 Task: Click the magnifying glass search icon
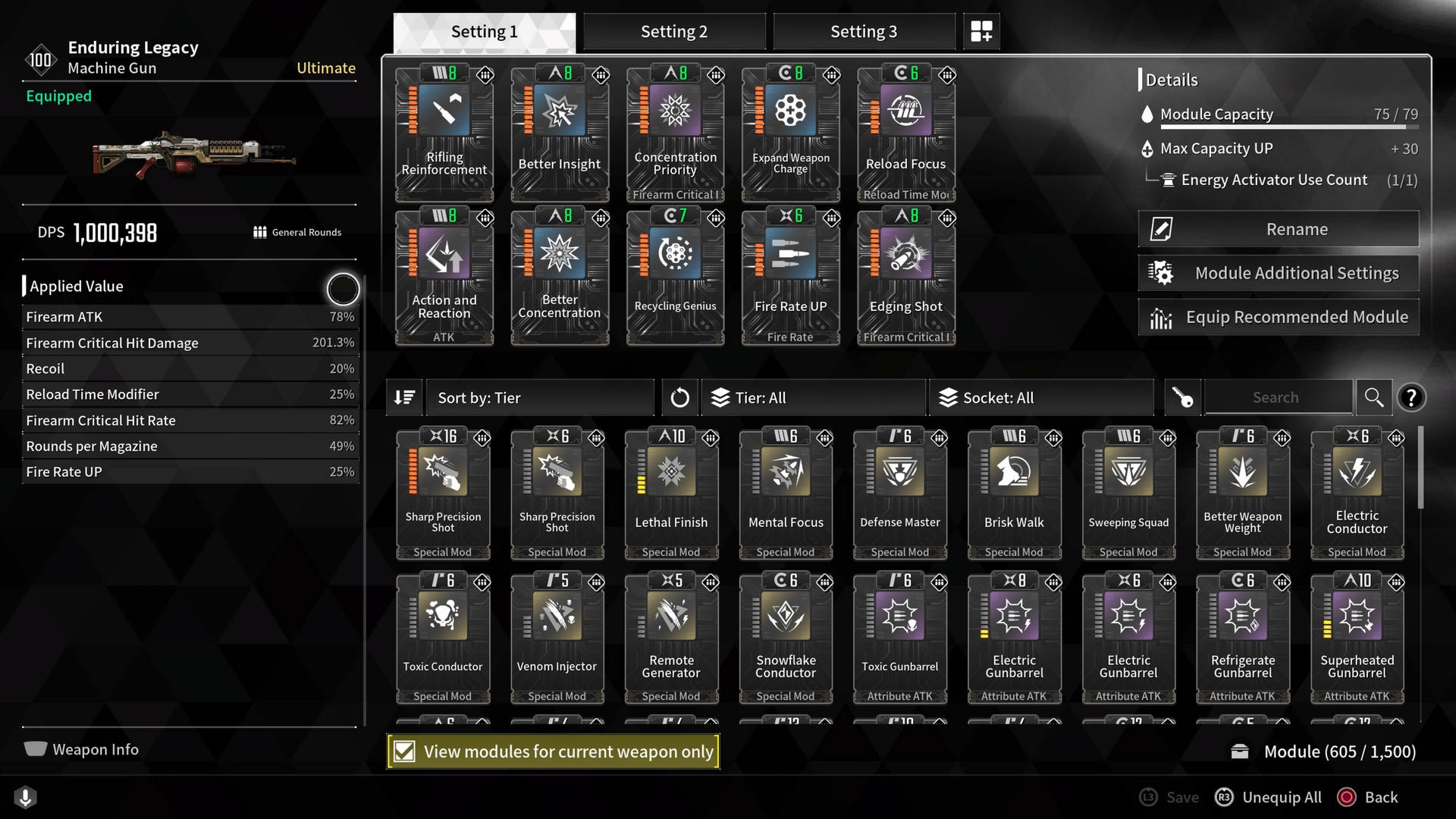(x=1374, y=397)
